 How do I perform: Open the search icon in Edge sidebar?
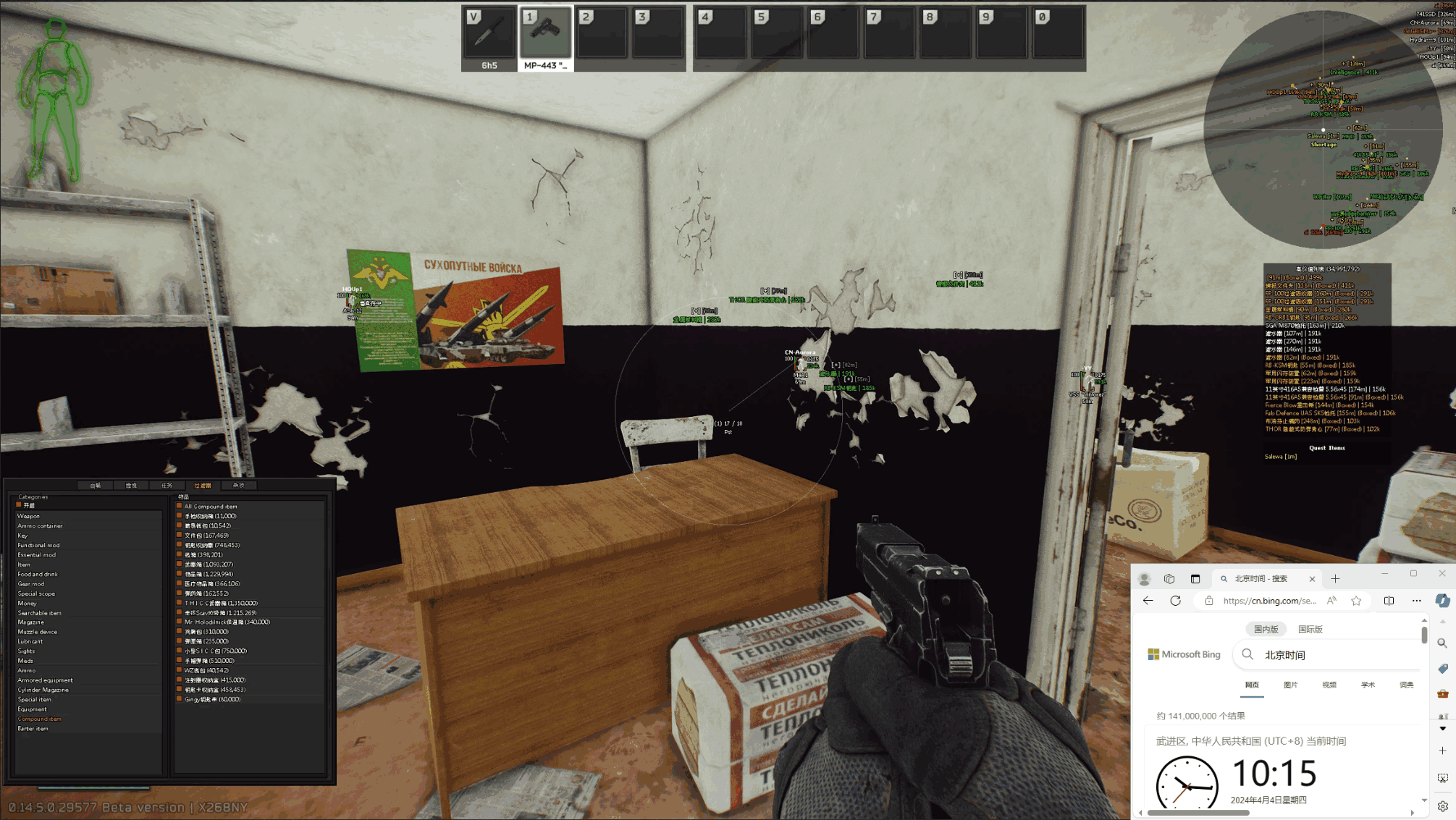click(x=1441, y=643)
